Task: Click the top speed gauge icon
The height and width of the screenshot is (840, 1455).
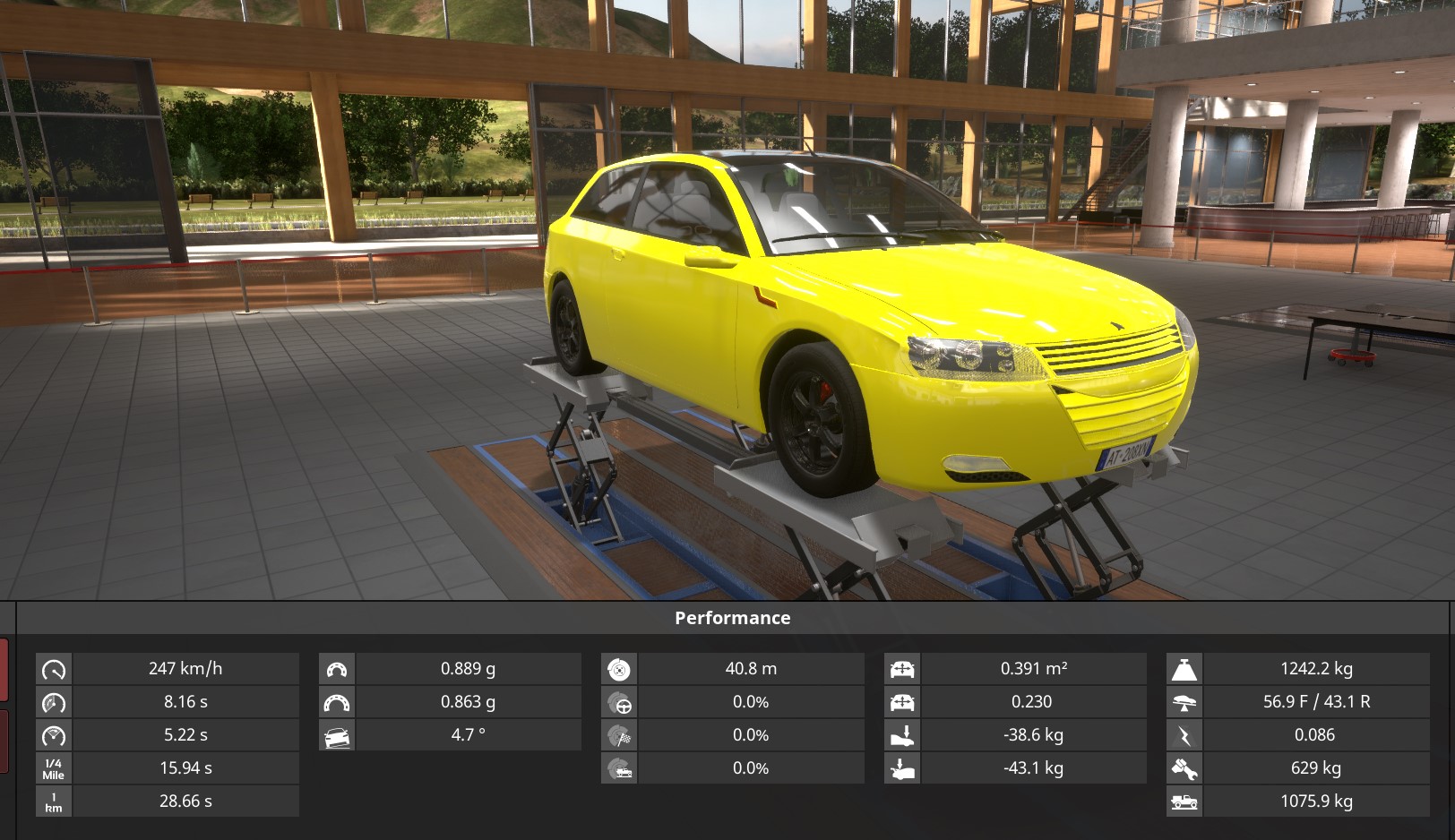Action: pyautogui.click(x=54, y=669)
